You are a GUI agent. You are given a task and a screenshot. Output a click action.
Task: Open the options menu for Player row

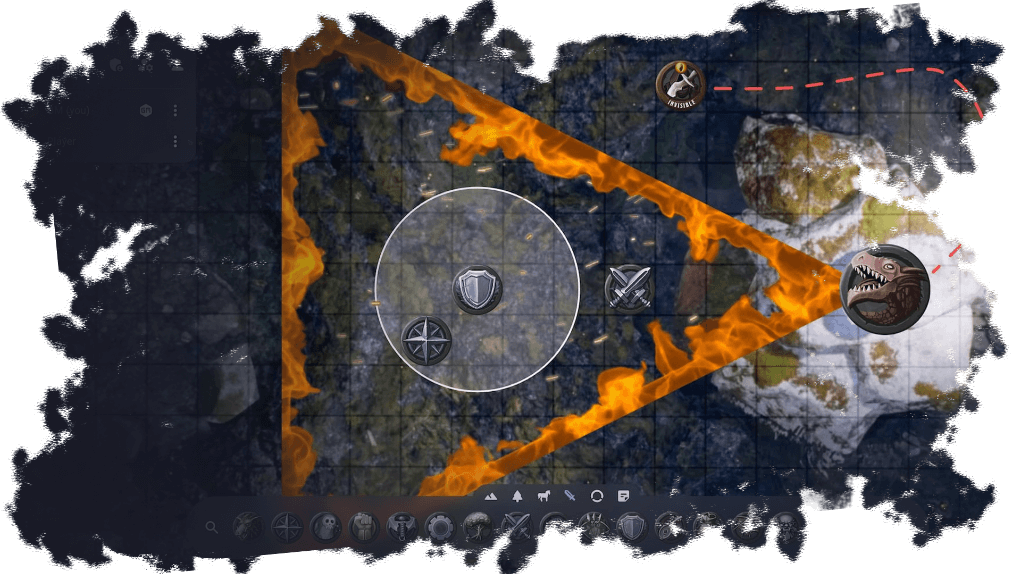click(x=175, y=142)
